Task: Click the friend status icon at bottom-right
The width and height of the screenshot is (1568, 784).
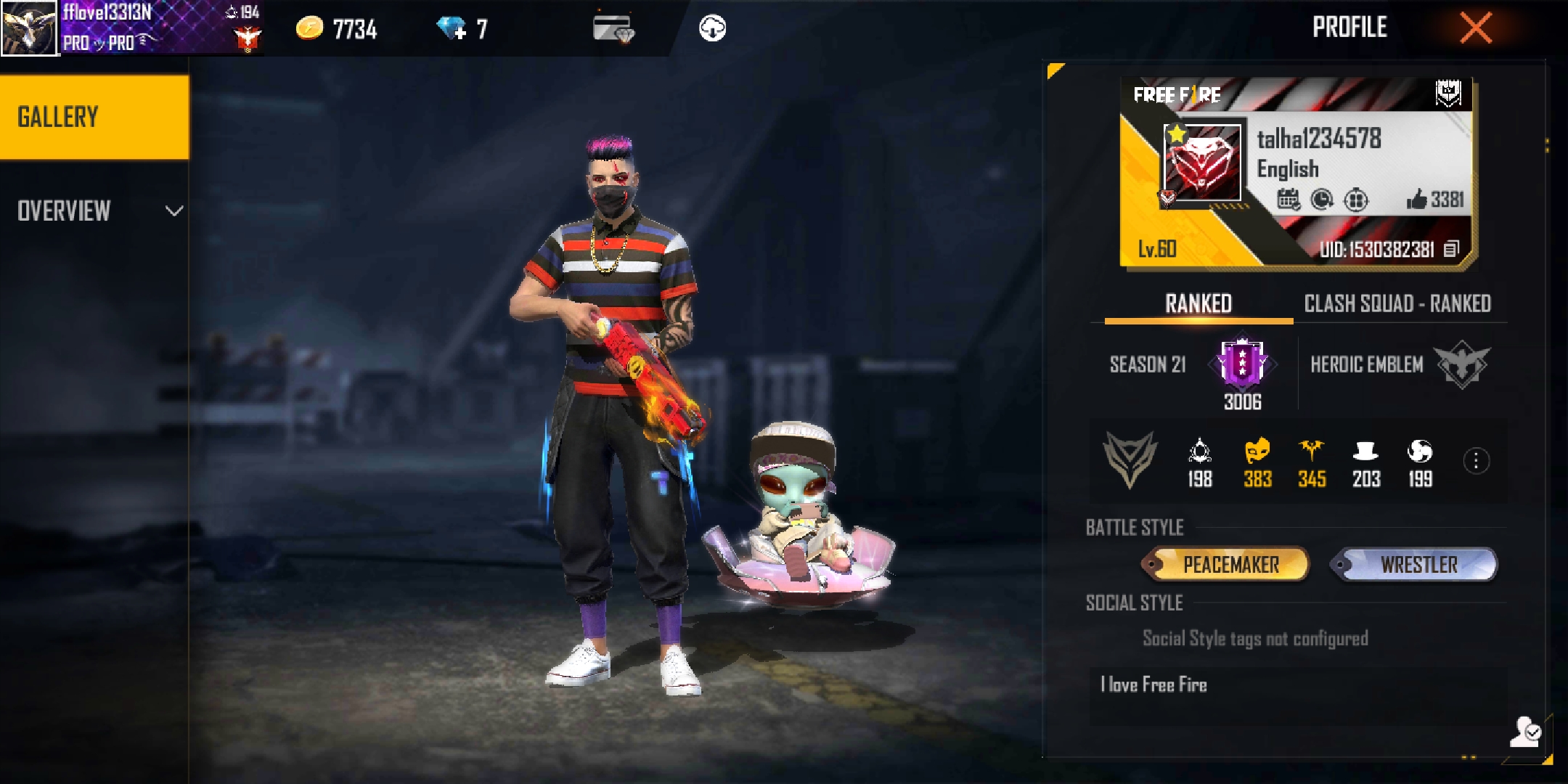Action: point(1524,732)
